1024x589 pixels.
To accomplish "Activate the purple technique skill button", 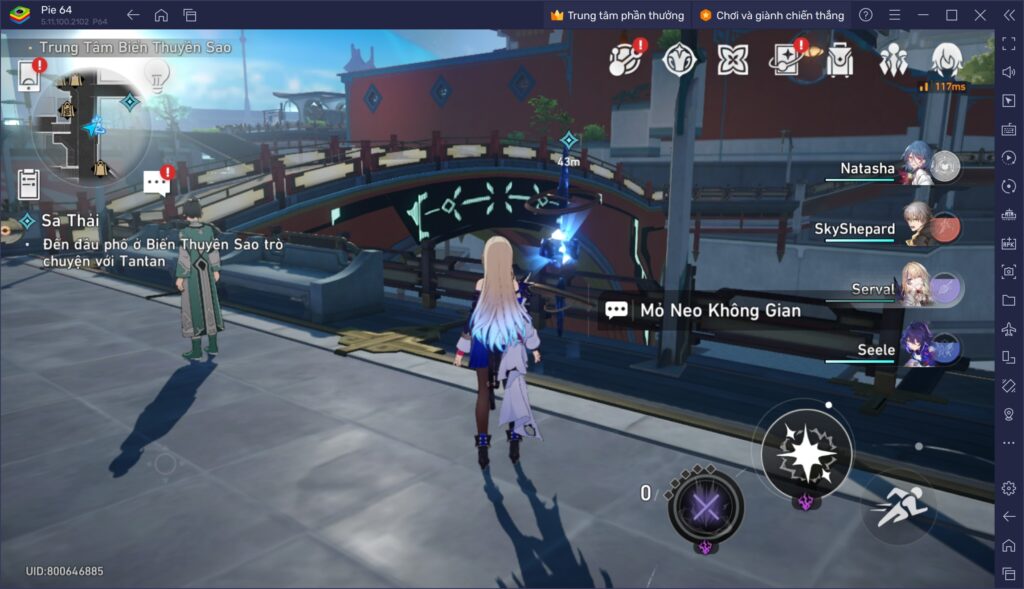I will [x=706, y=507].
